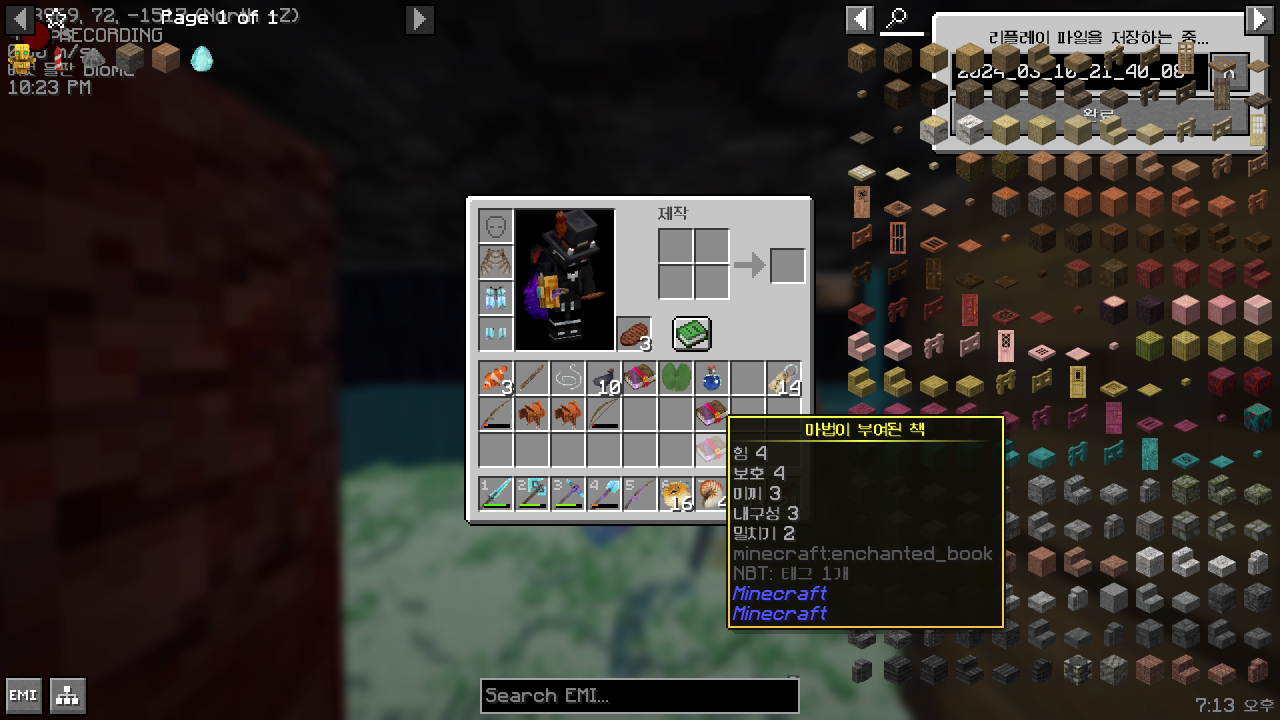Go to next EMI favorites page
The image size is (1280, 720).
click(420, 19)
